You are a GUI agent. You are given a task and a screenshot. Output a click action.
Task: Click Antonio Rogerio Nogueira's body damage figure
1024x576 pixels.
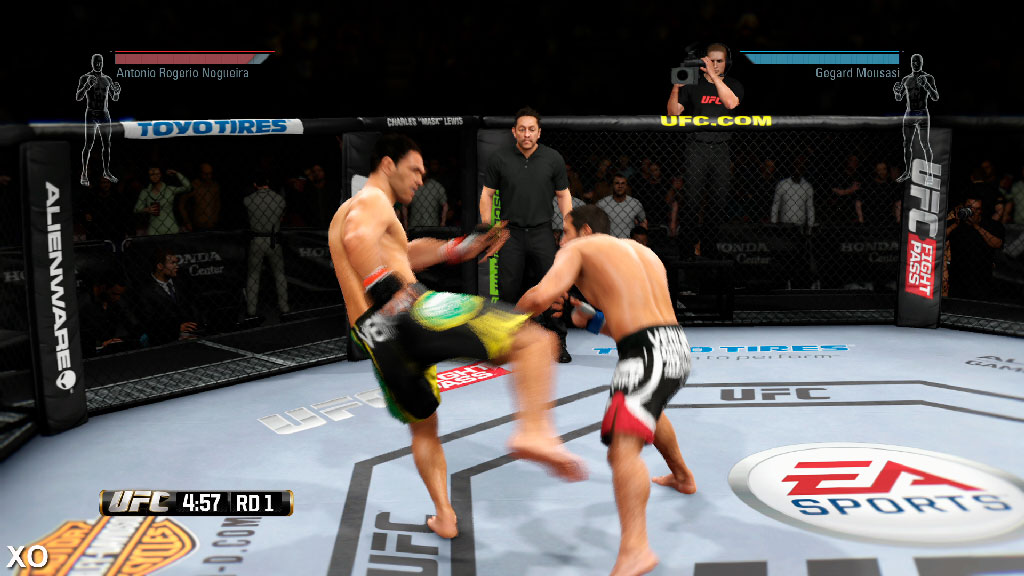[x=97, y=118]
